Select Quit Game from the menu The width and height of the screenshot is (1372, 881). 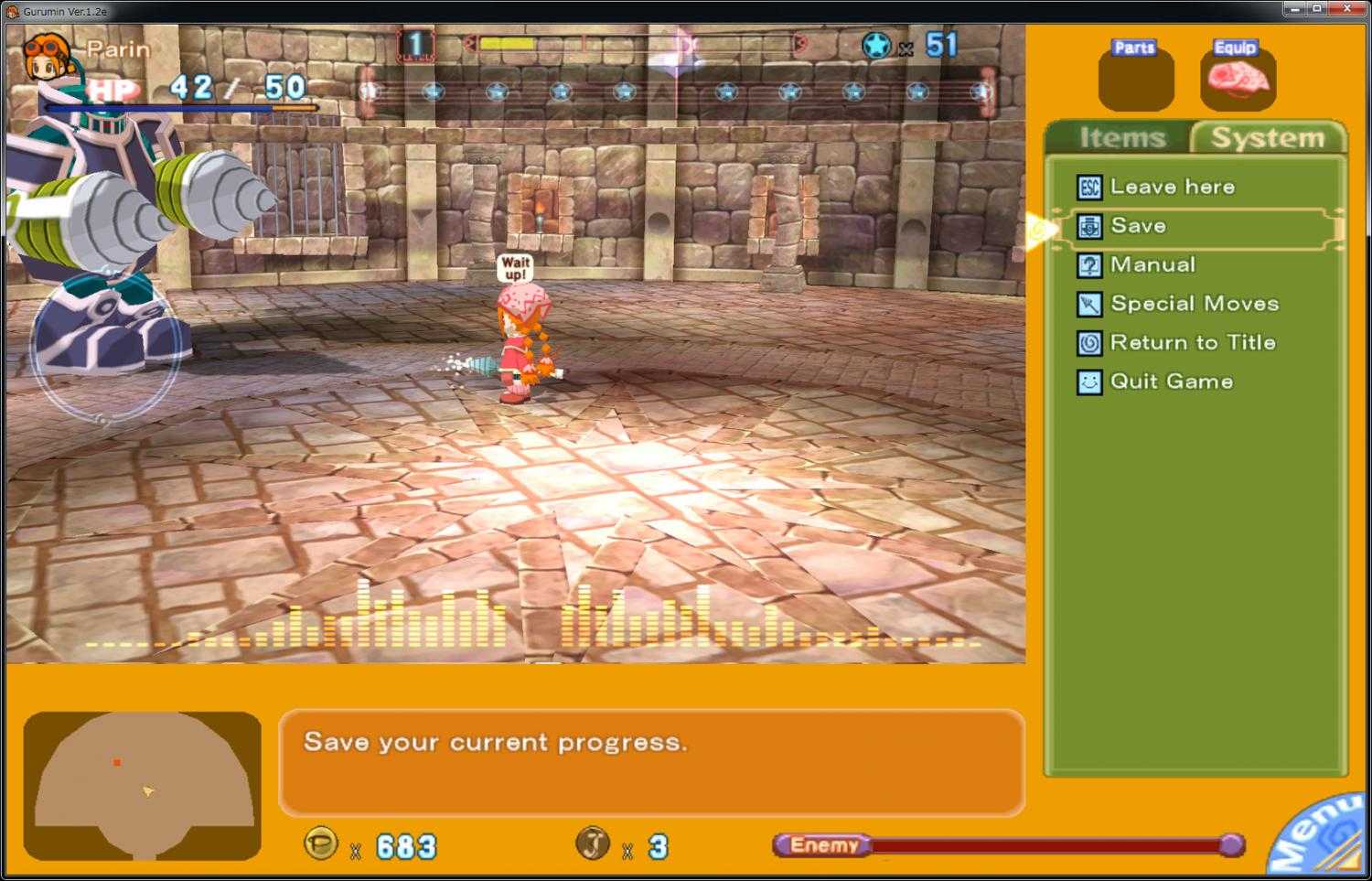[x=1171, y=381]
